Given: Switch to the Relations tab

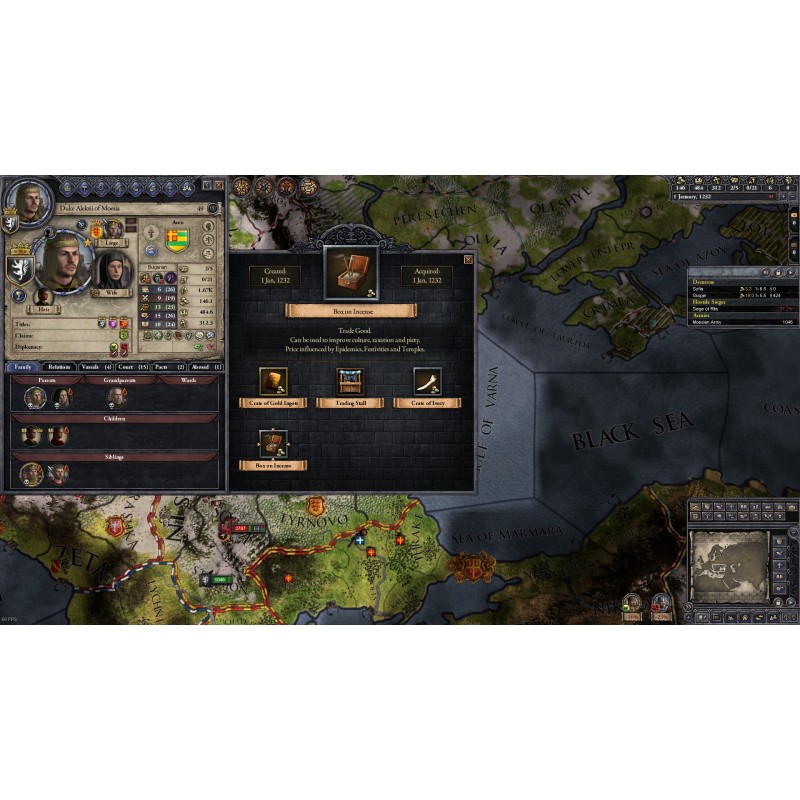Looking at the screenshot, I should tap(58, 367).
